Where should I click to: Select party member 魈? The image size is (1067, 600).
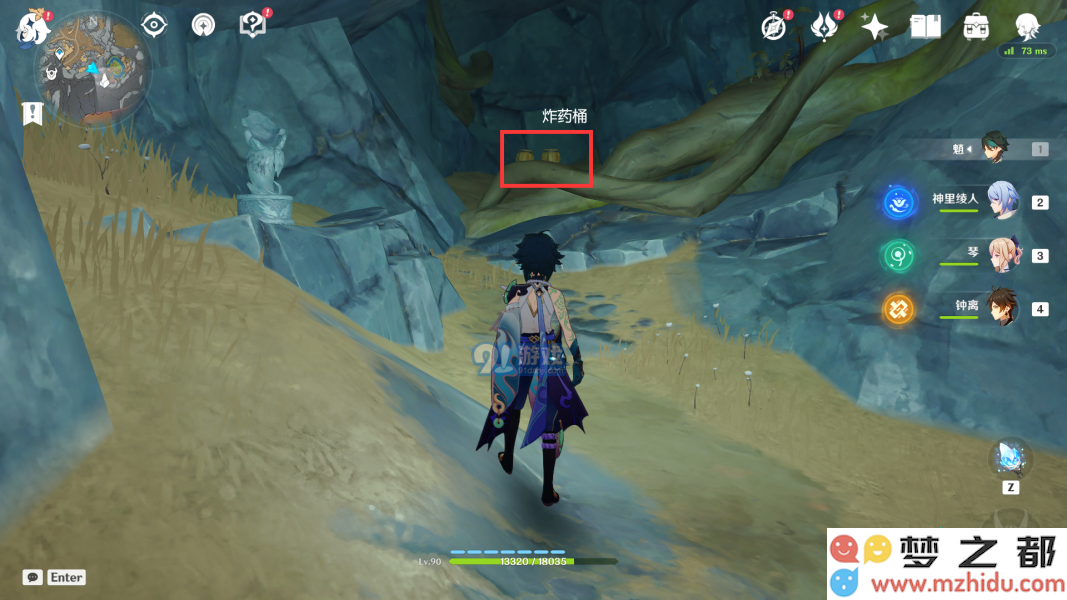tap(993, 148)
